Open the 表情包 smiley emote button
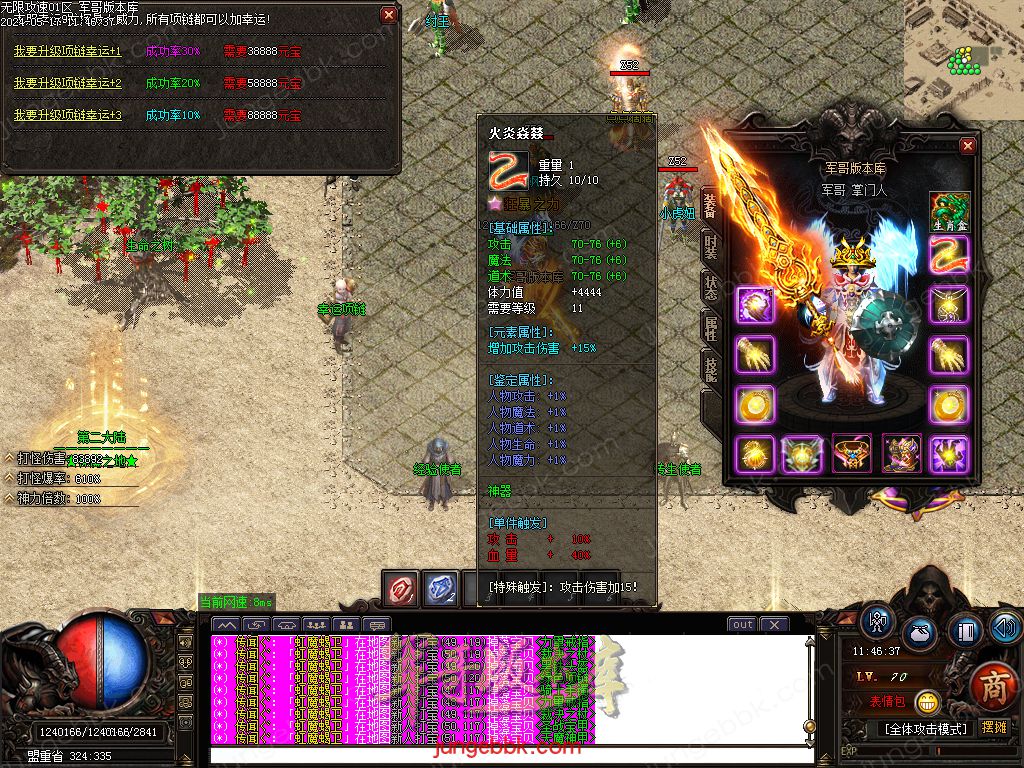Screen dimensions: 1024x768 [x=927, y=702]
